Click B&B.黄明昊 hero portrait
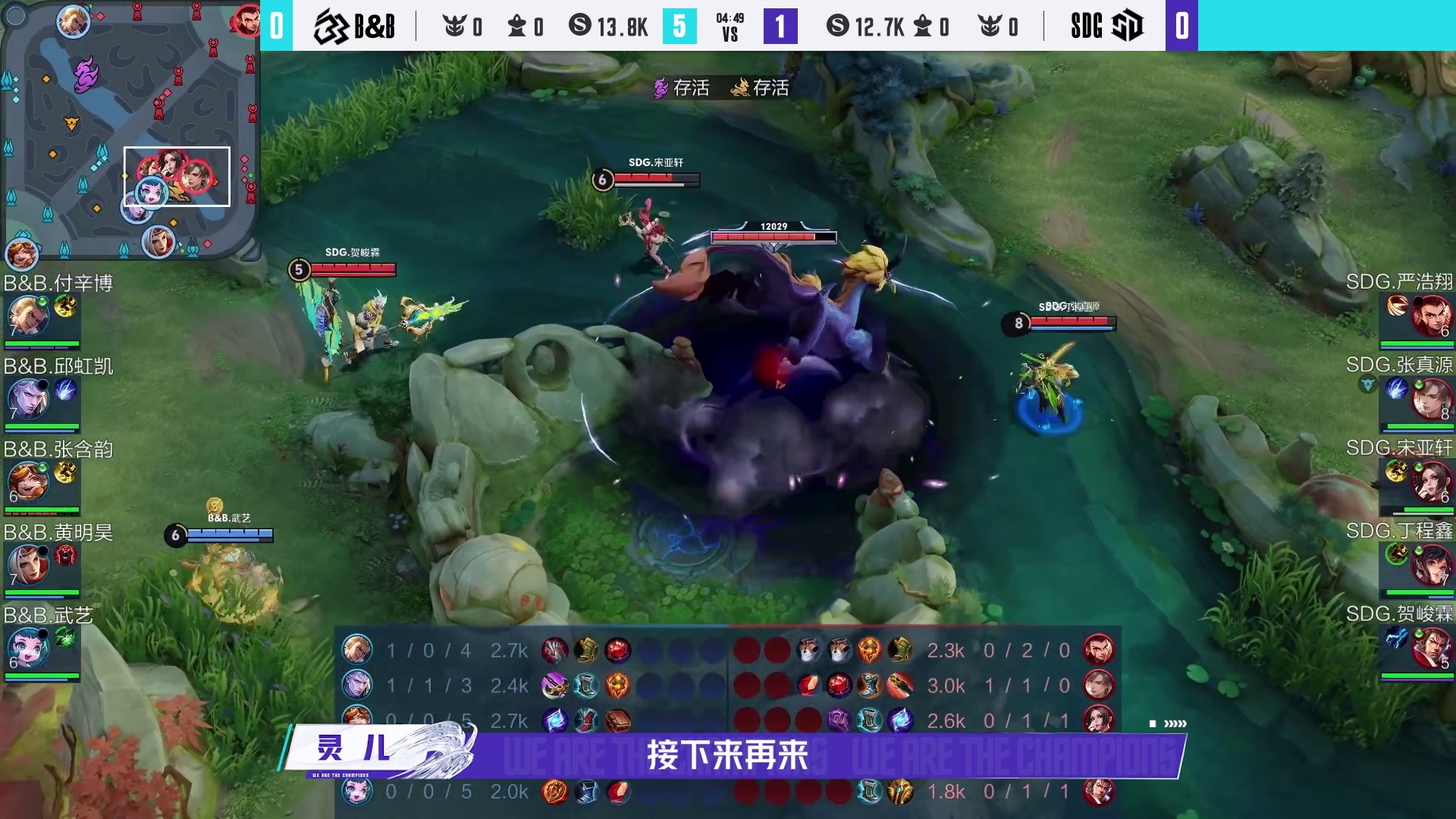Image resolution: width=1456 pixels, height=819 pixels. tap(27, 565)
